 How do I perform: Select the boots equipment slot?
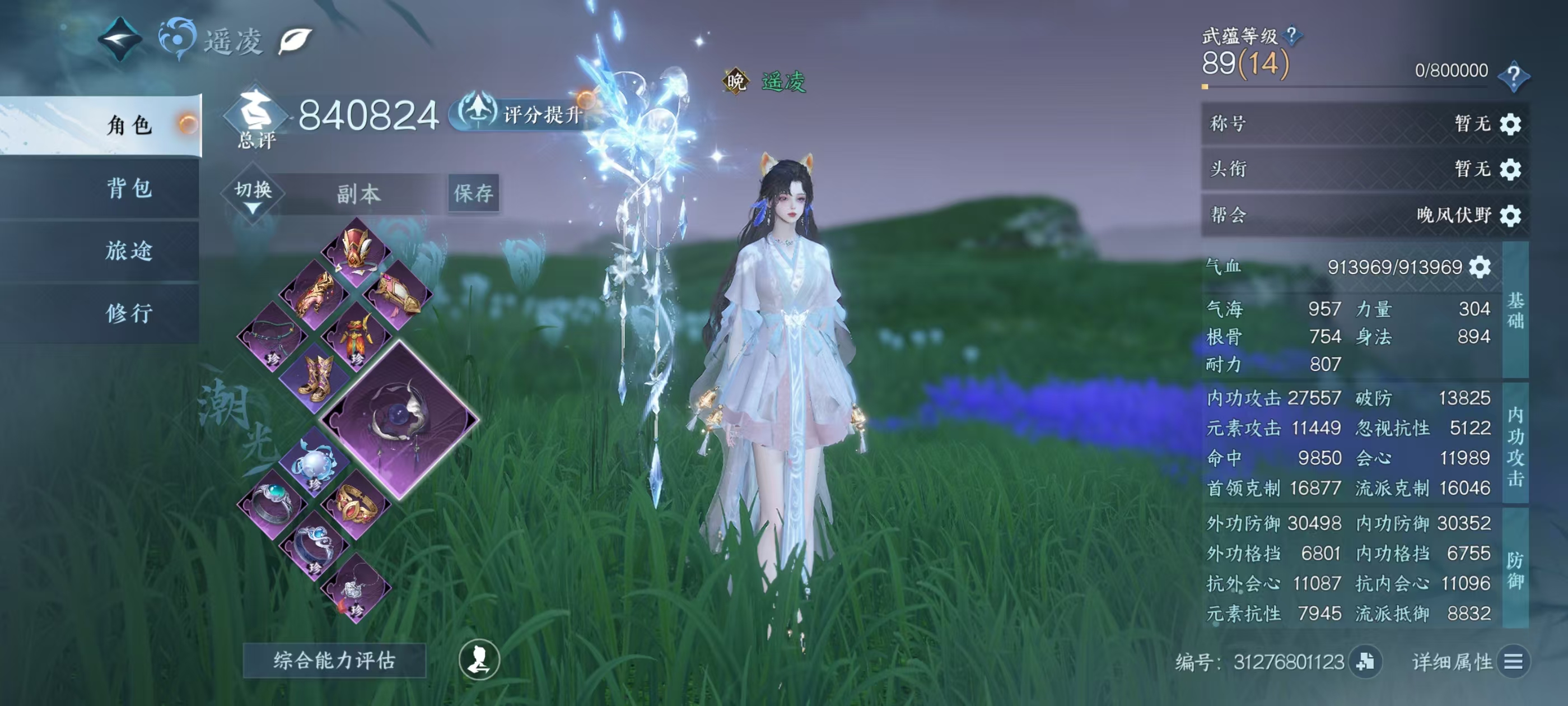[x=316, y=378]
